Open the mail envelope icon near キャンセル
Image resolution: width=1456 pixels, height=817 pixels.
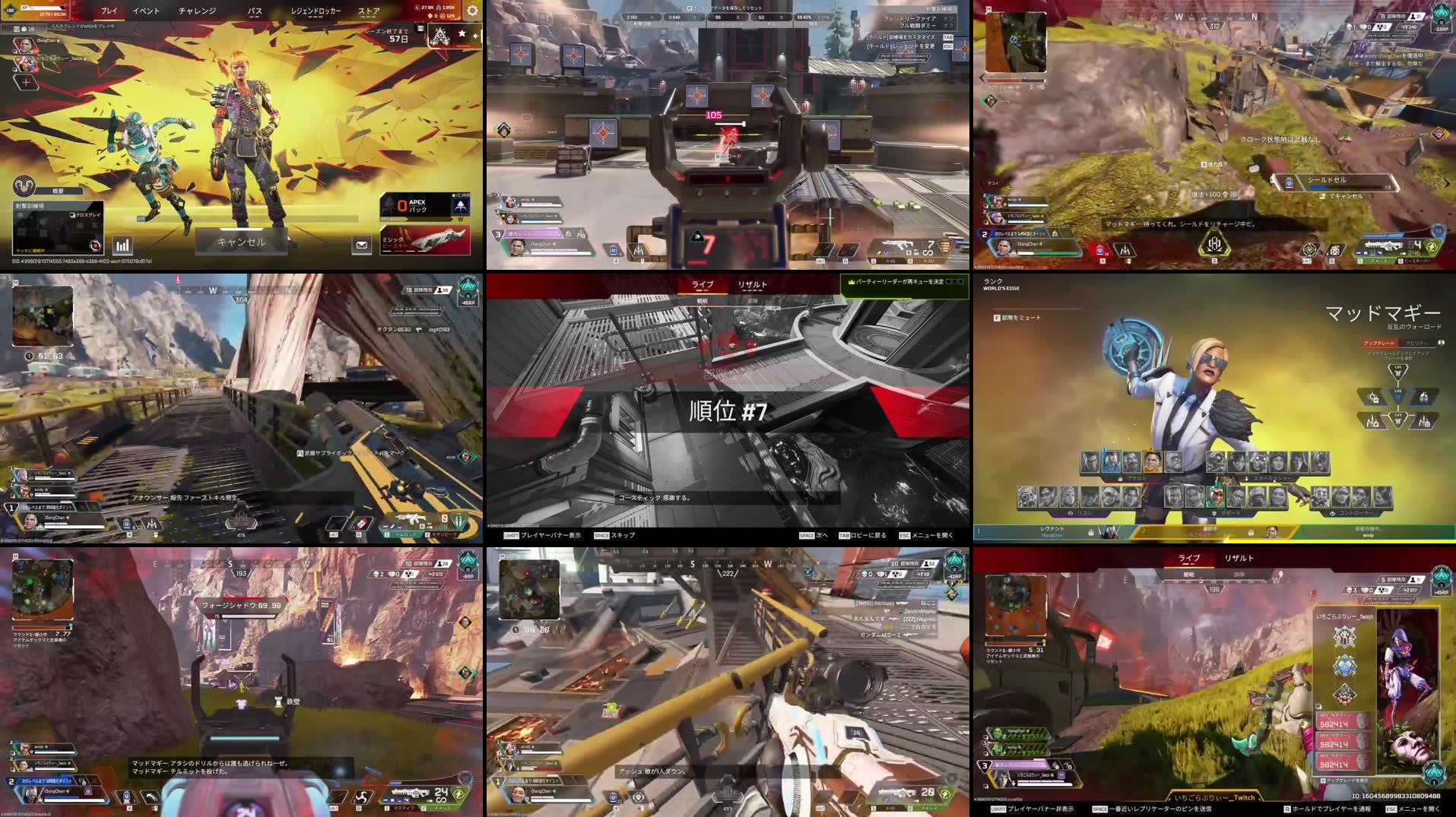360,244
